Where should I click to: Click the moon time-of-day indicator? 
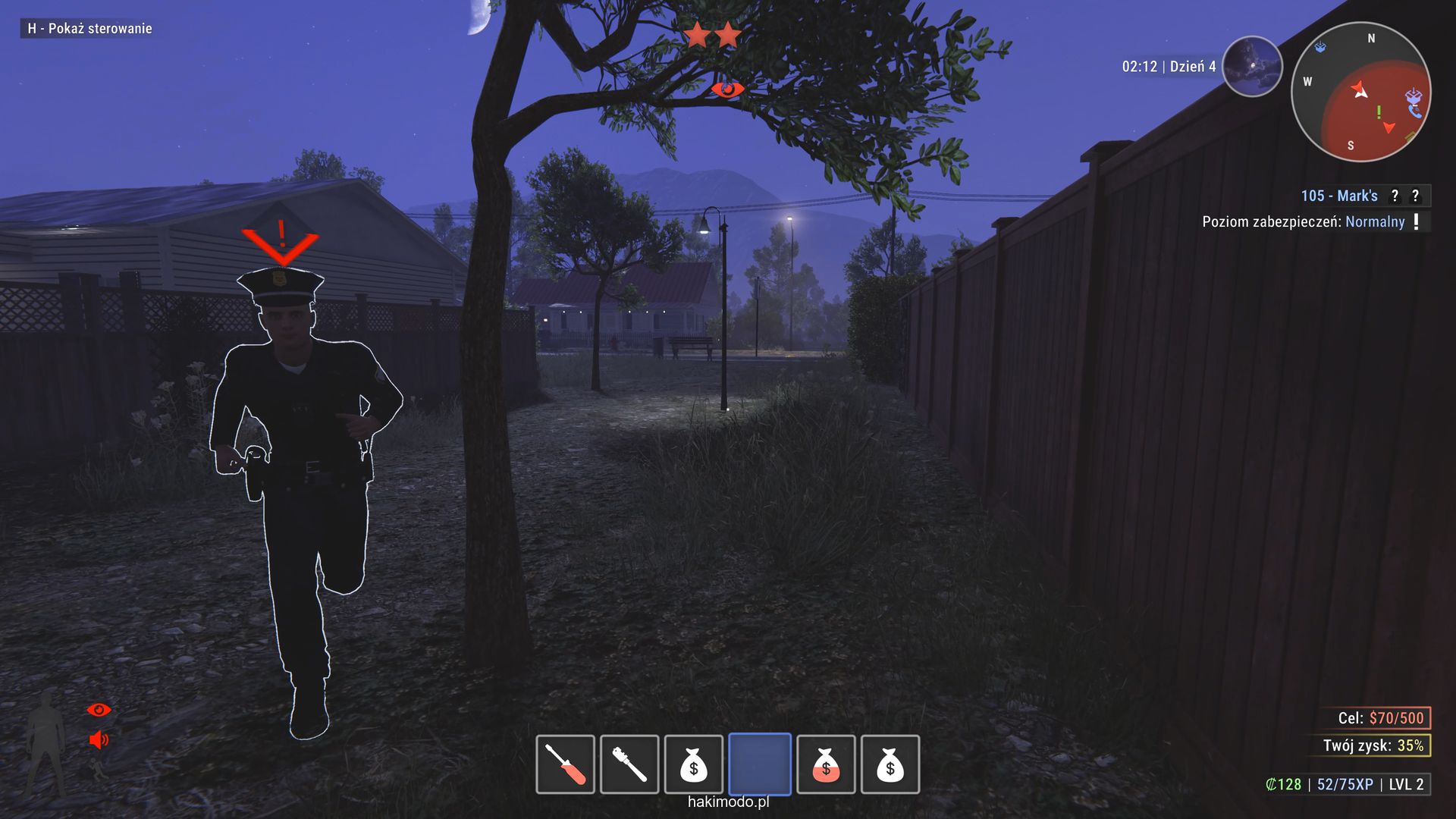pyautogui.click(x=1252, y=67)
